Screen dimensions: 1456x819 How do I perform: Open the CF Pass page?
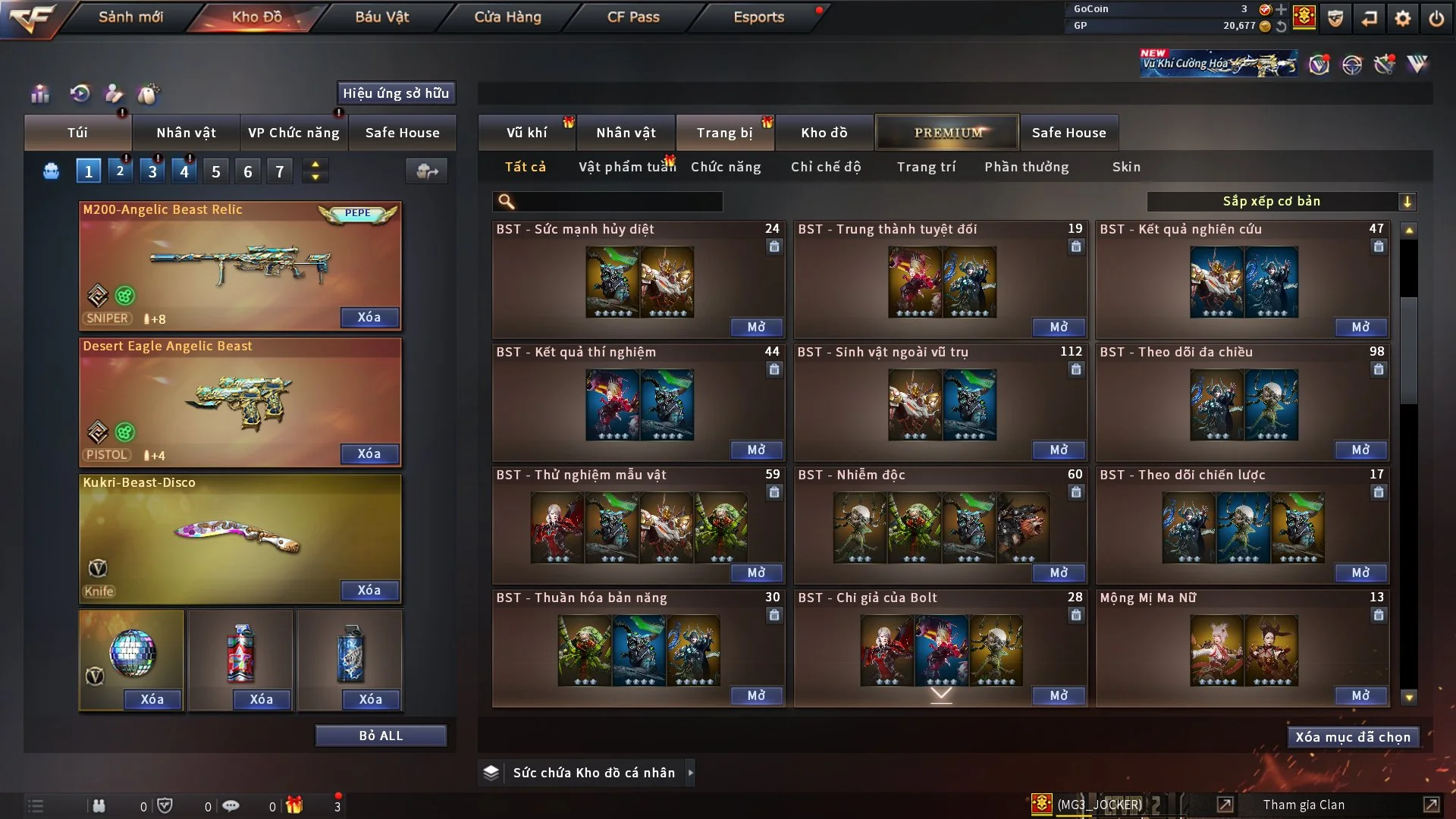tap(633, 17)
